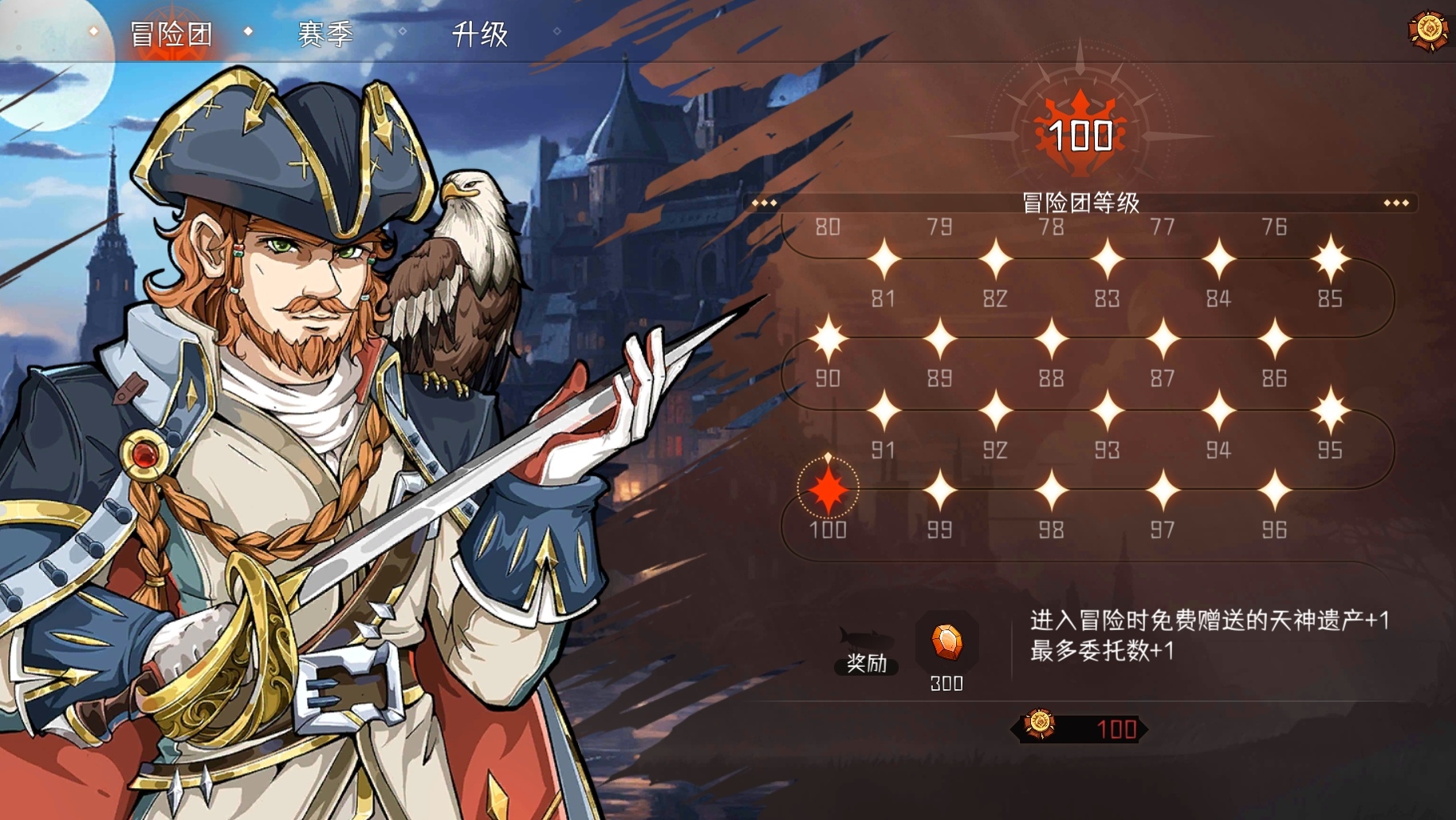Select the level 86 star node
This screenshot has width=1456, height=820.
pyautogui.click(x=1274, y=339)
